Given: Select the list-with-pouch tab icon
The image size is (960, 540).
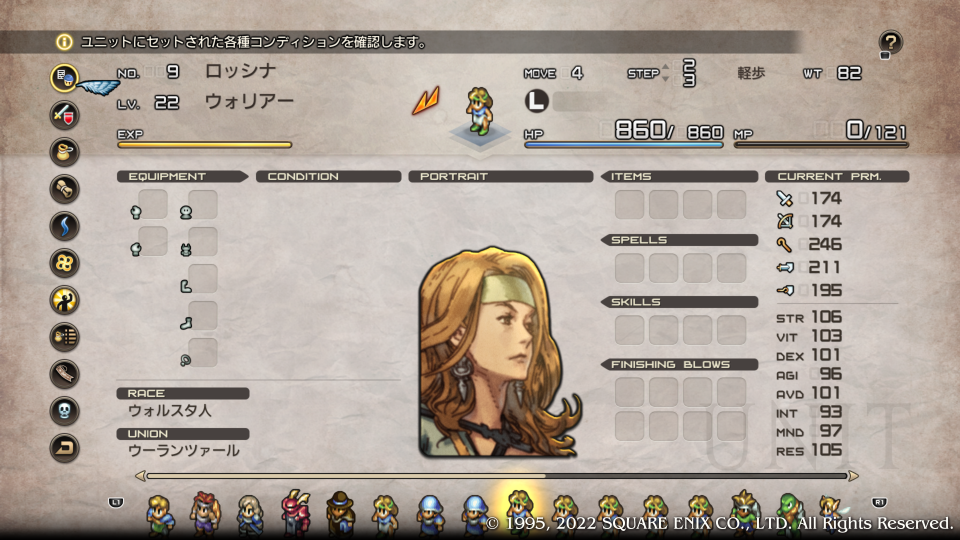Looking at the screenshot, I should pyautogui.click(x=65, y=336).
